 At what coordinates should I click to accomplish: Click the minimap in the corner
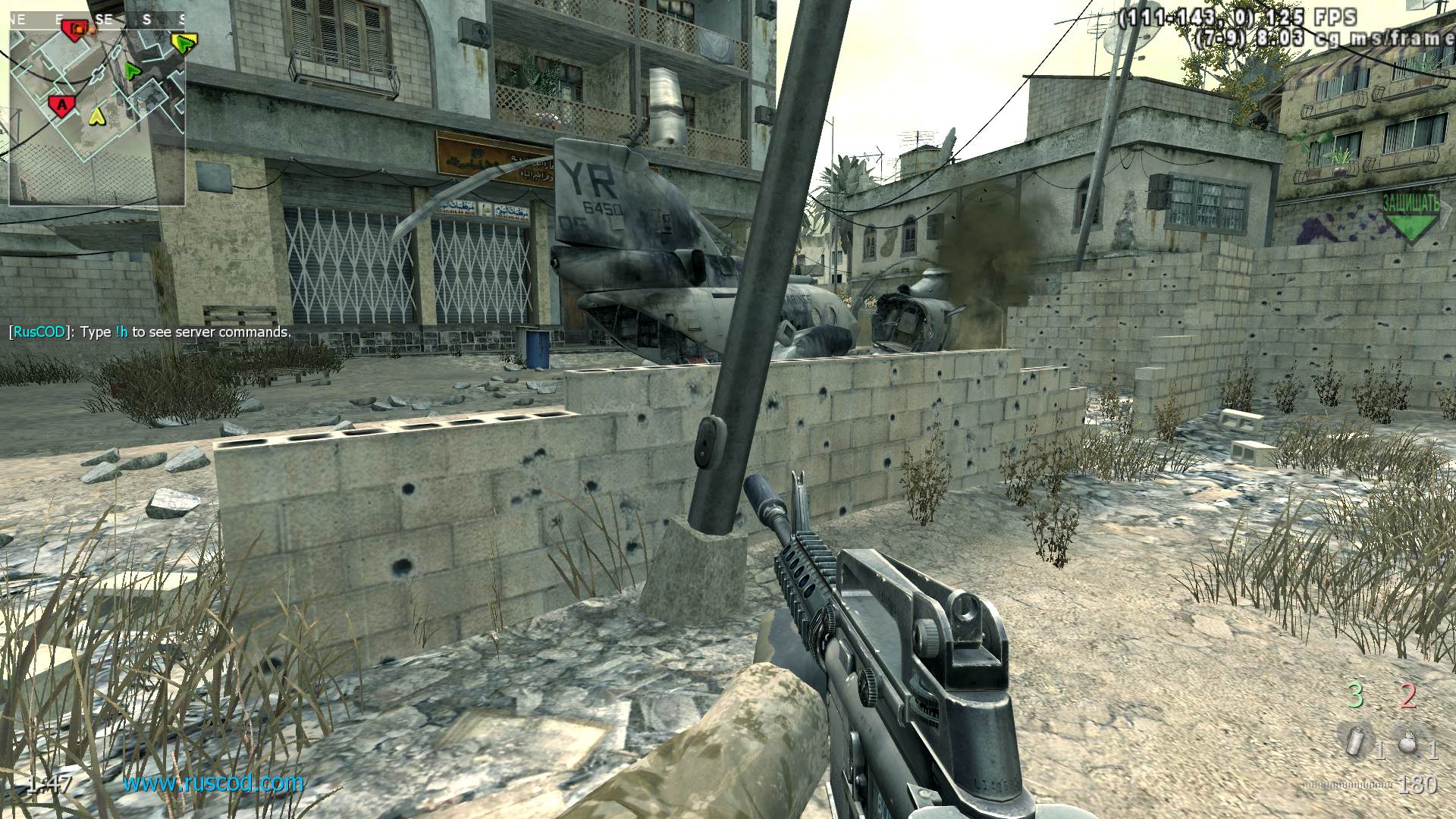point(97,108)
